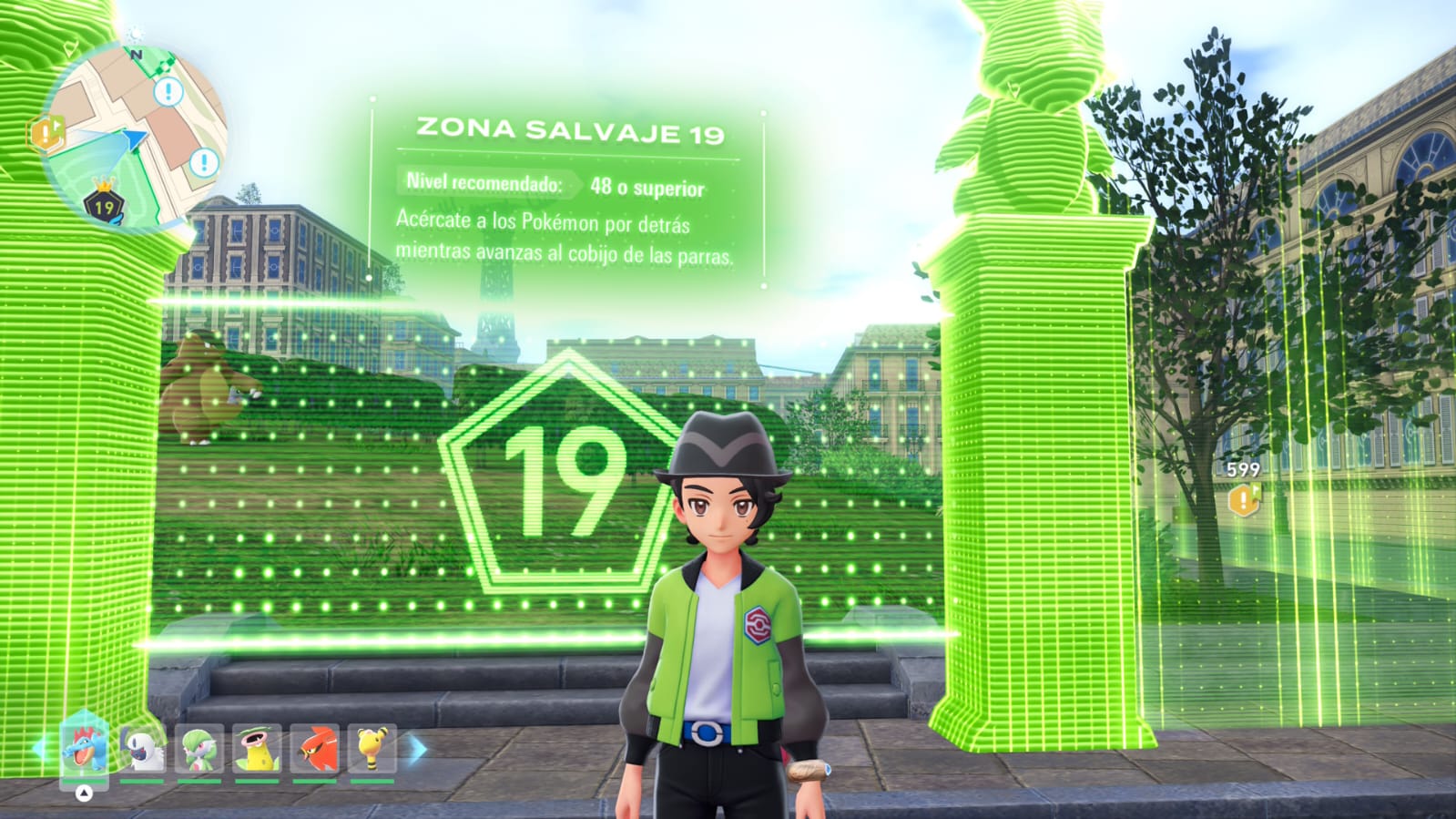Choose the Absol party slot
Screen dimensions: 1456x819
142,749
